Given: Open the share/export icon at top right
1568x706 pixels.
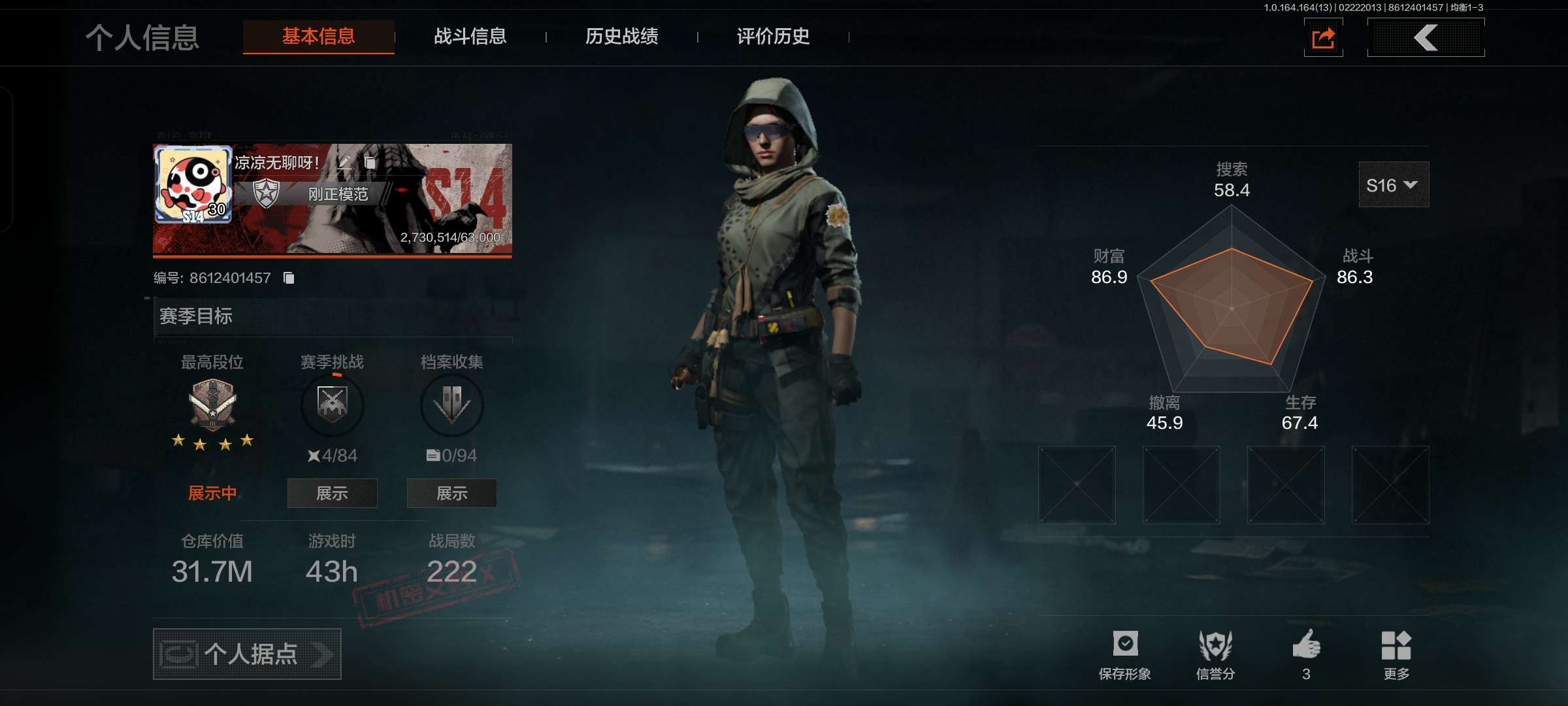Looking at the screenshot, I should [x=1324, y=39].
